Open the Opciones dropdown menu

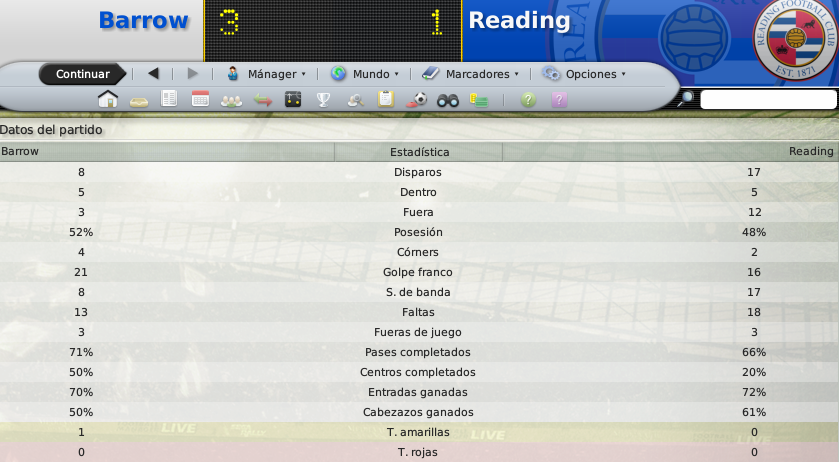coord(584,74)
